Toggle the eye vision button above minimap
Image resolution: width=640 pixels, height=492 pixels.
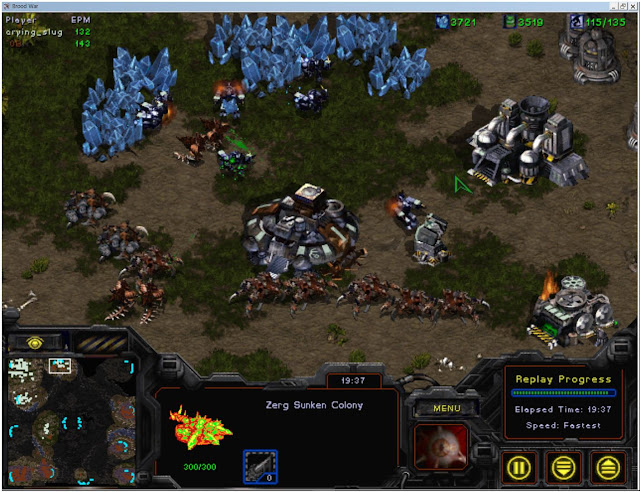click(35, 343)
